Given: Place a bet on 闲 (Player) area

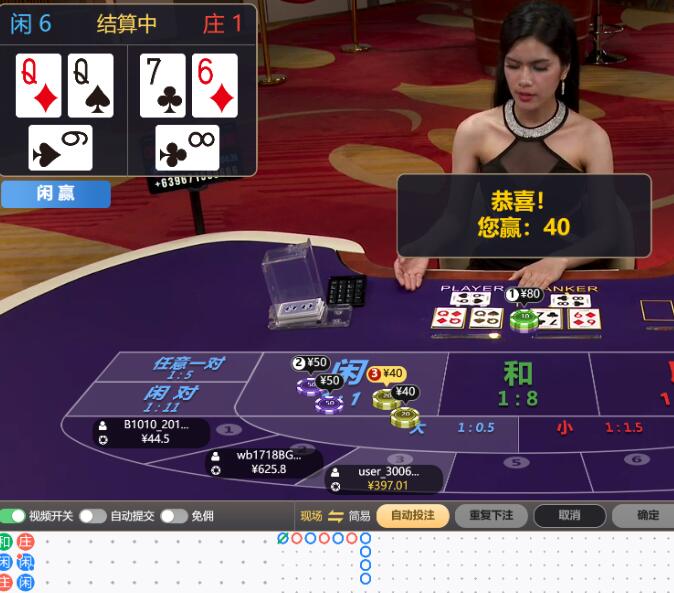Looking at the screenshot, I should (350, 380).
